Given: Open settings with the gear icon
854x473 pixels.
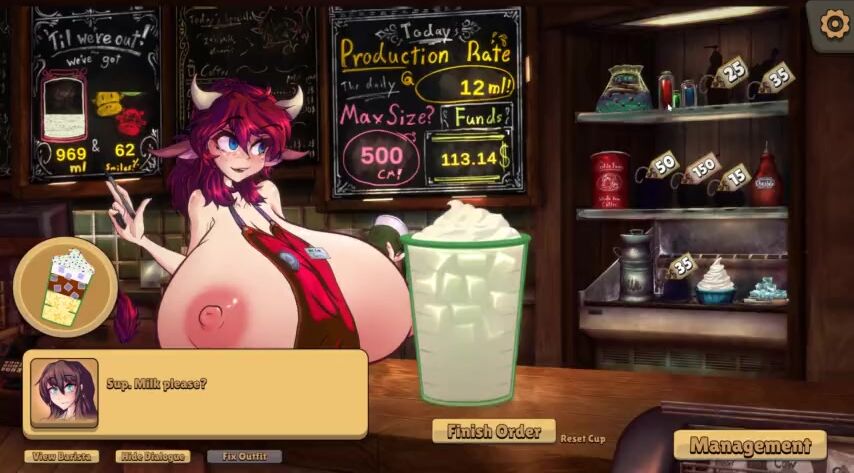Looking at the screenshot, I should click(x=833, y=26).
